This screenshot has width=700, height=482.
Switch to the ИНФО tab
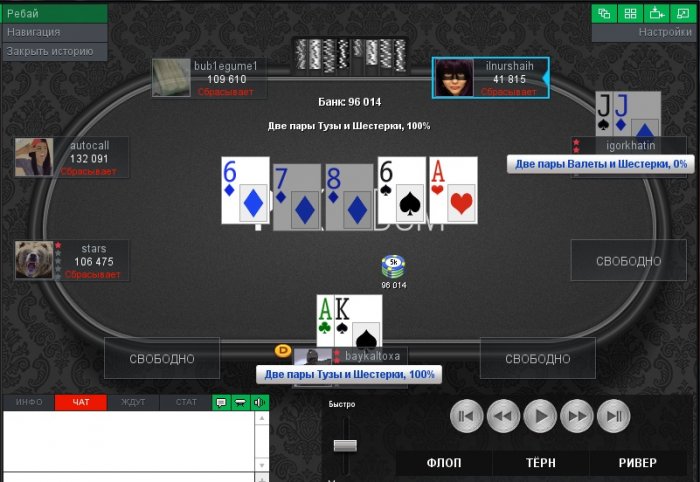tap(29, 402)
